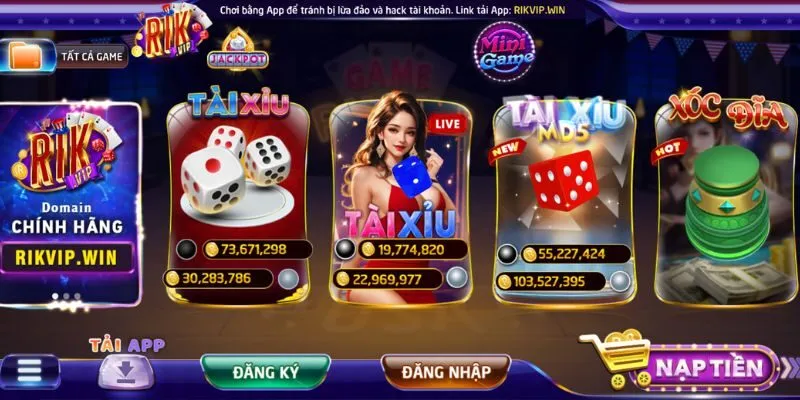Open the Tất Cả Game folder
The height and width of the screenshot is (400, 800).
(x=66, y=56)
